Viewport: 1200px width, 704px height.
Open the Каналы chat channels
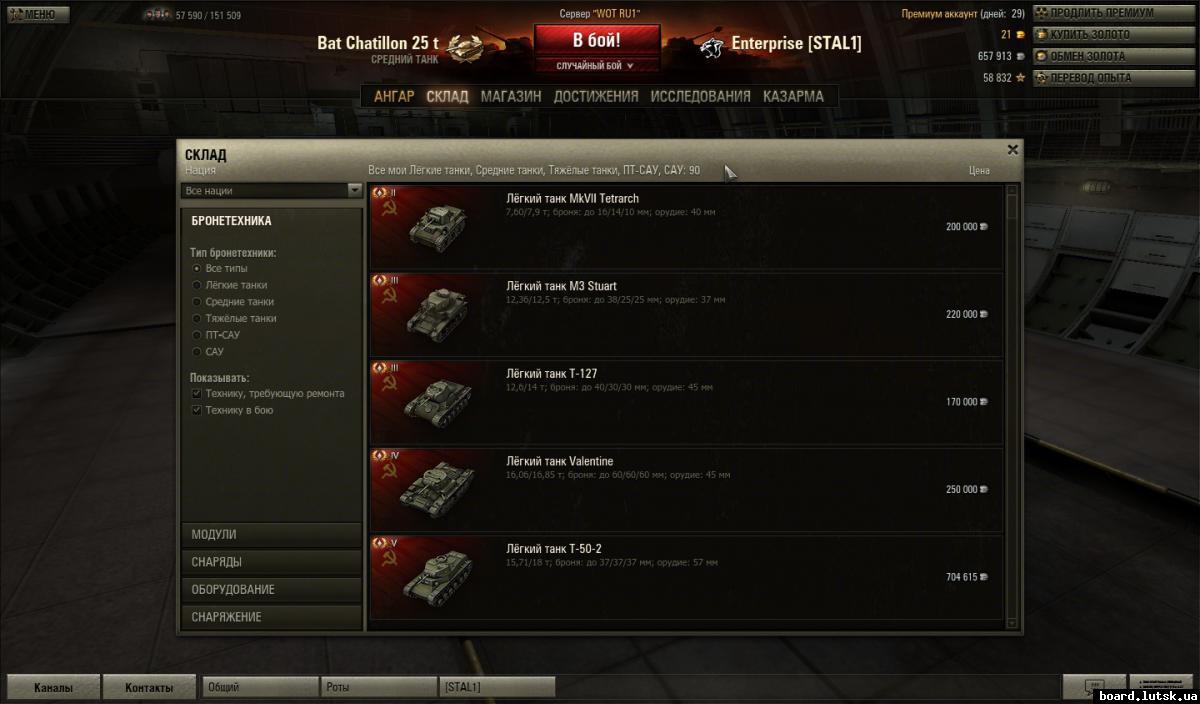click(53, 688)
